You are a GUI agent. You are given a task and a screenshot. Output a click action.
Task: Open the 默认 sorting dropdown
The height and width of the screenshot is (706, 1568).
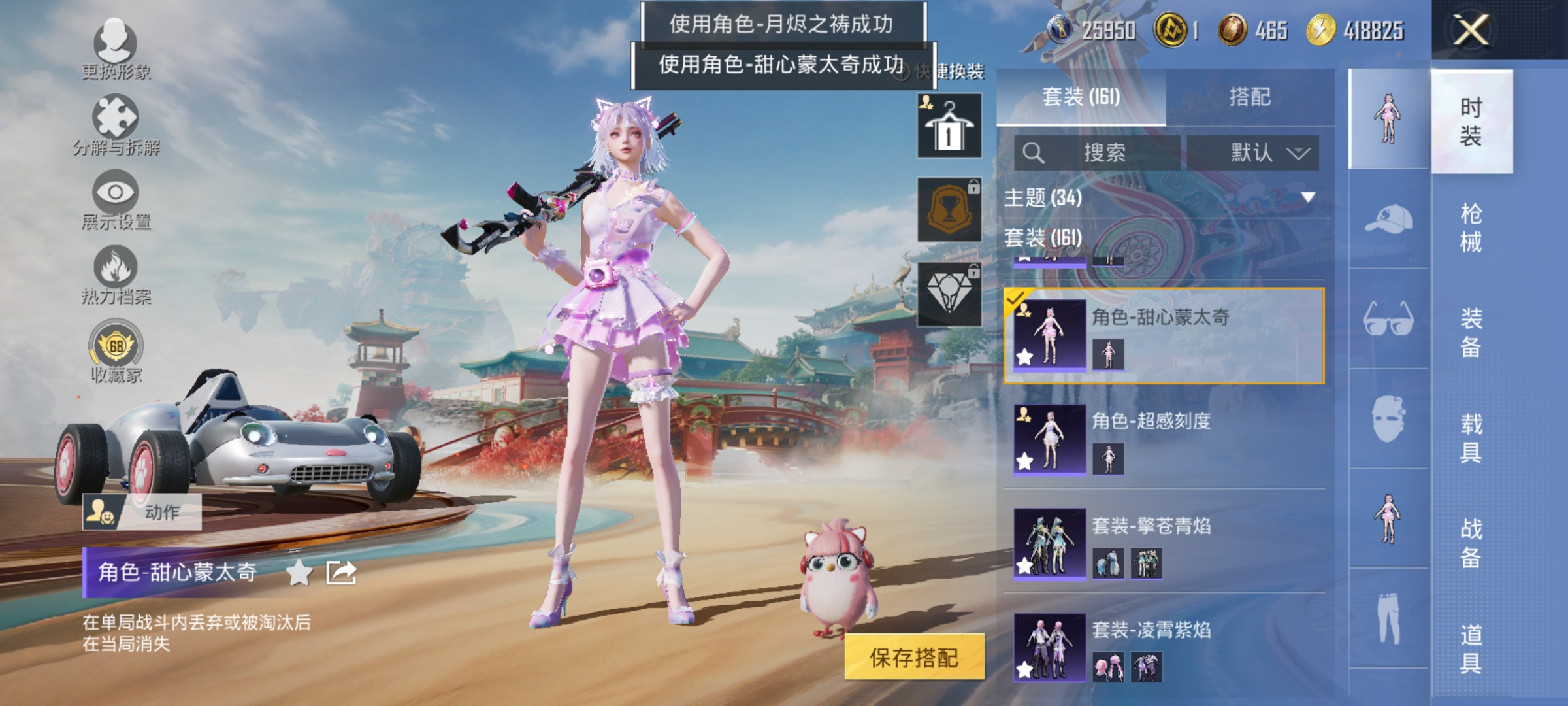pos(1253,151)
